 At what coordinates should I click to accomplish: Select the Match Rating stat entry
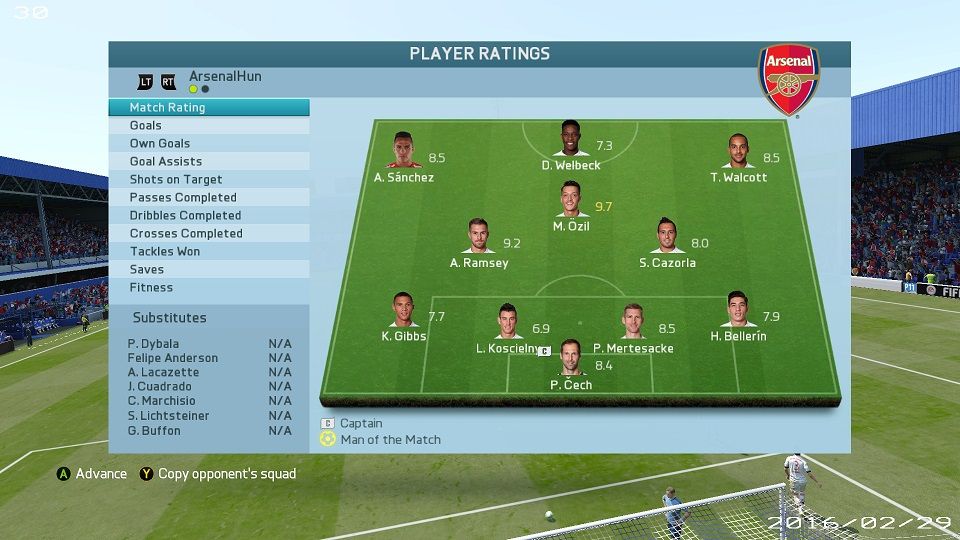tap(209, 107)
